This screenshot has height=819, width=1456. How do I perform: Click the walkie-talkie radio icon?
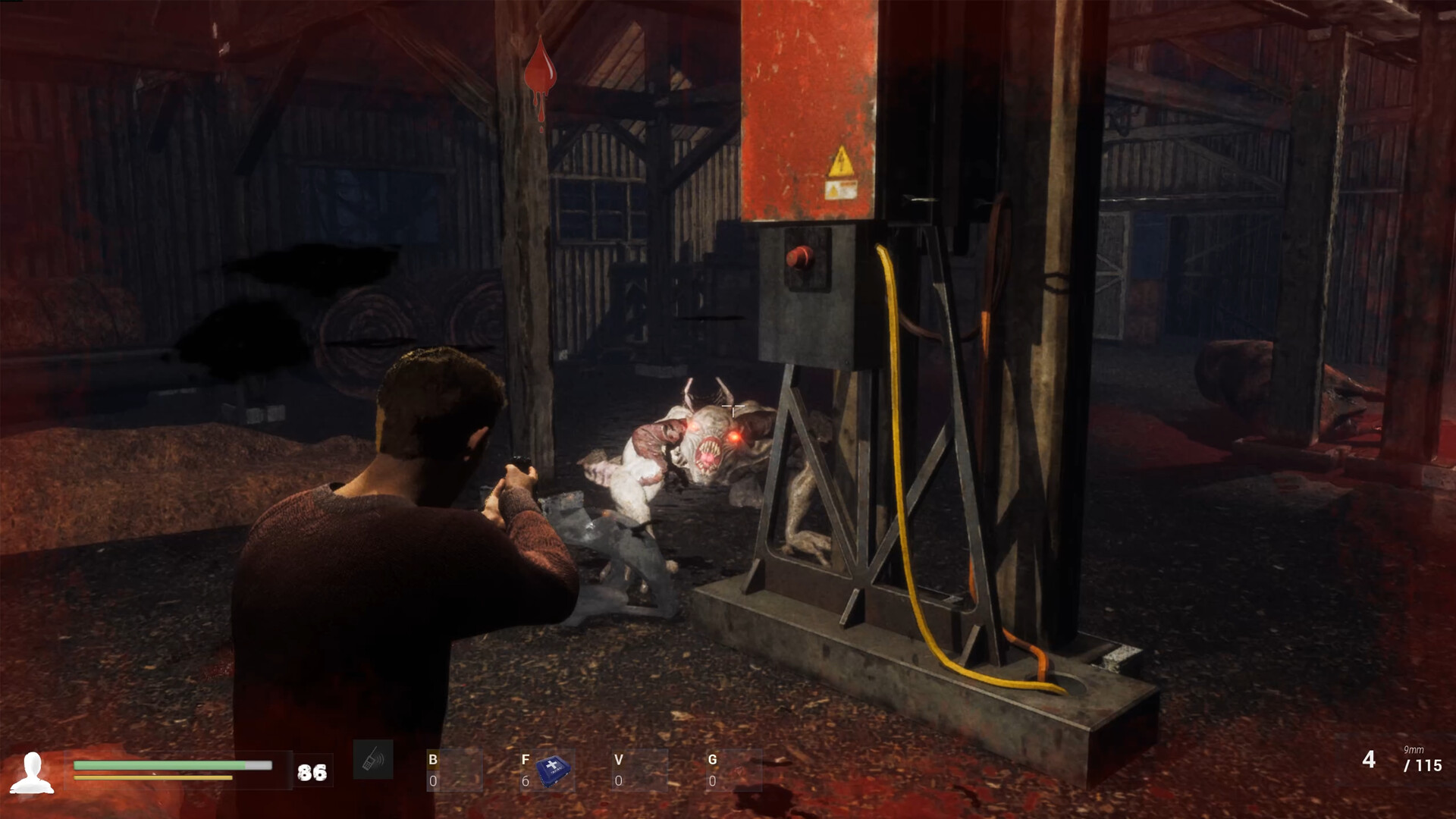(x=373, y=760)
